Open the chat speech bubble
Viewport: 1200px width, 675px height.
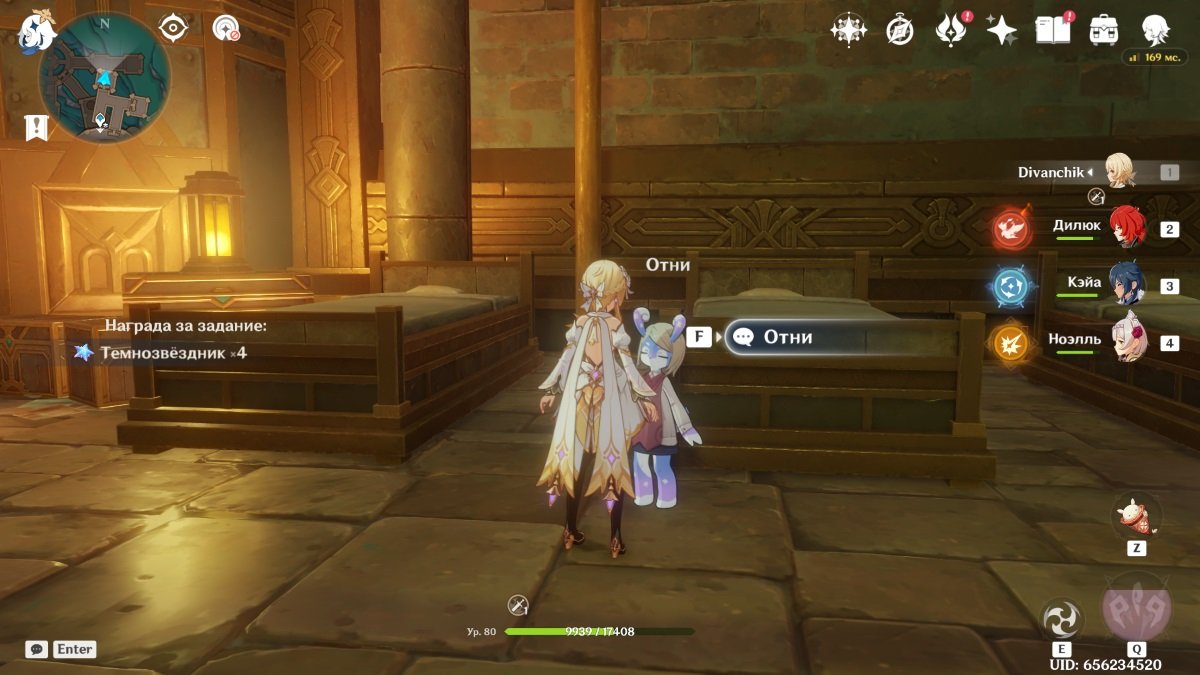tap(37, 649)
